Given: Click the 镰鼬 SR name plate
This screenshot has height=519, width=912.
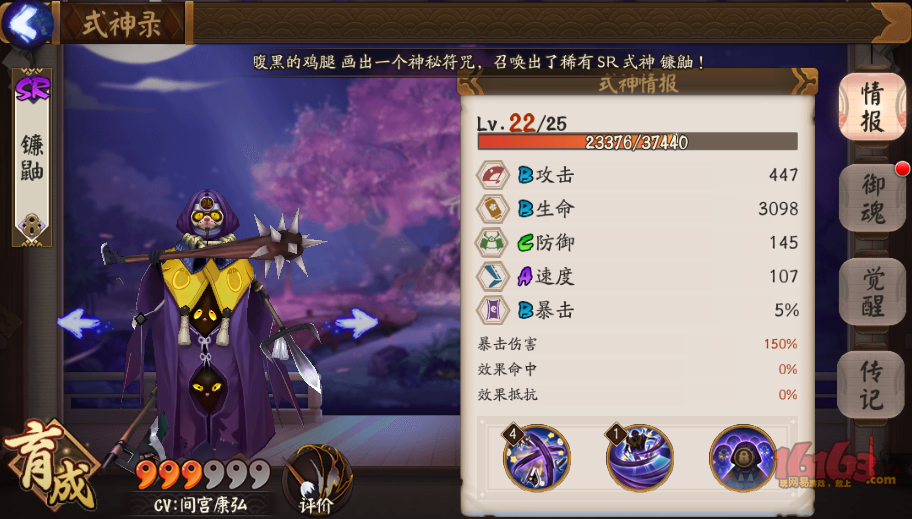Looking at the screenshot, I should 31,157.
